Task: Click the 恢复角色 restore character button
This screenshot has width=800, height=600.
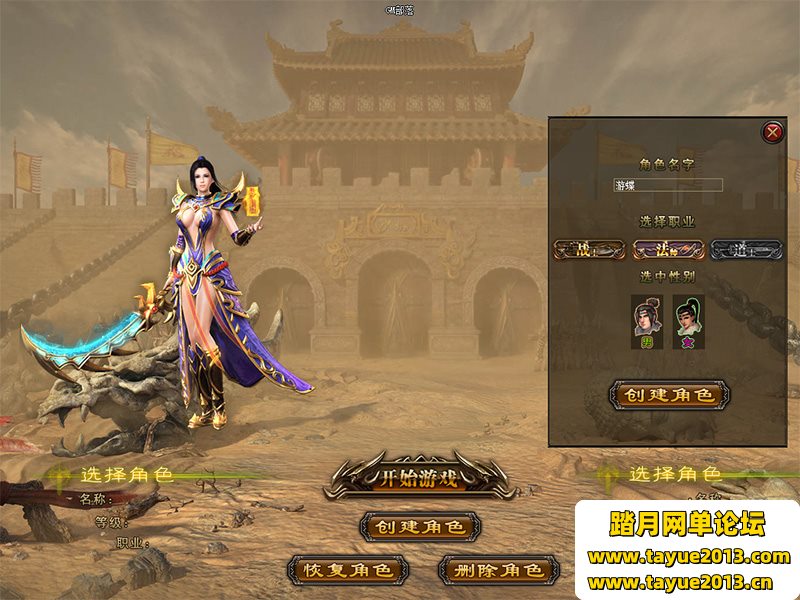Action: (x=347, y=570)
